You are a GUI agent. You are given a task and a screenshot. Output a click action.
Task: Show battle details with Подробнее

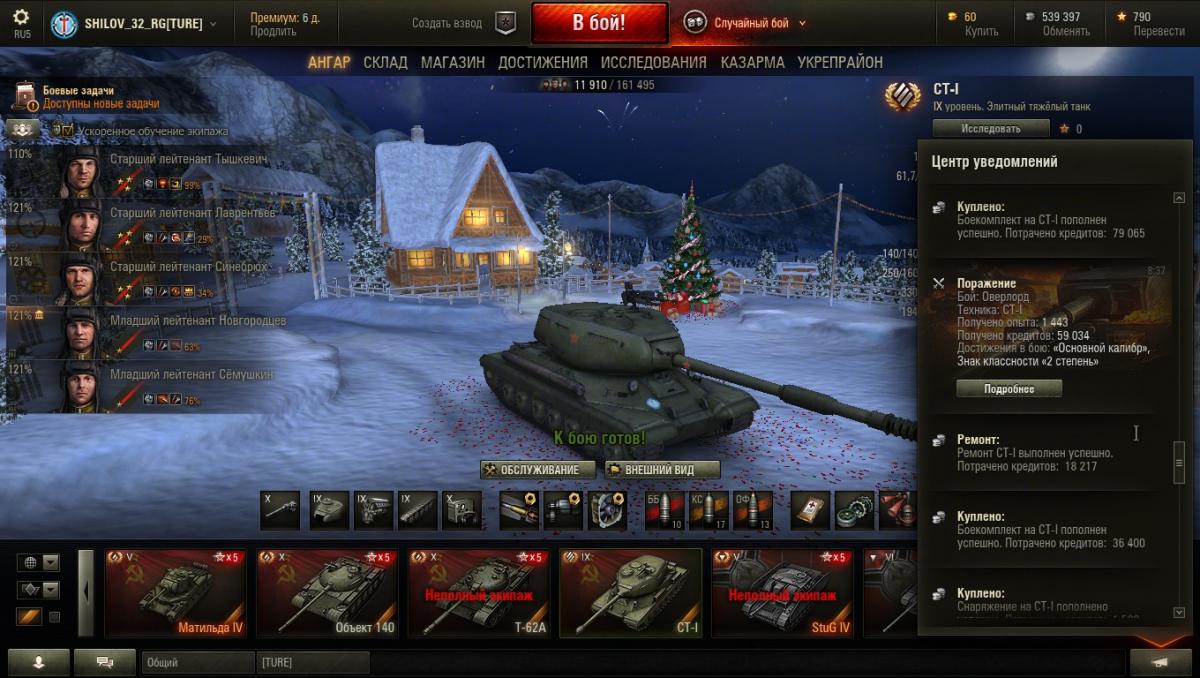pyautogui.click(x=1008, y=389)
